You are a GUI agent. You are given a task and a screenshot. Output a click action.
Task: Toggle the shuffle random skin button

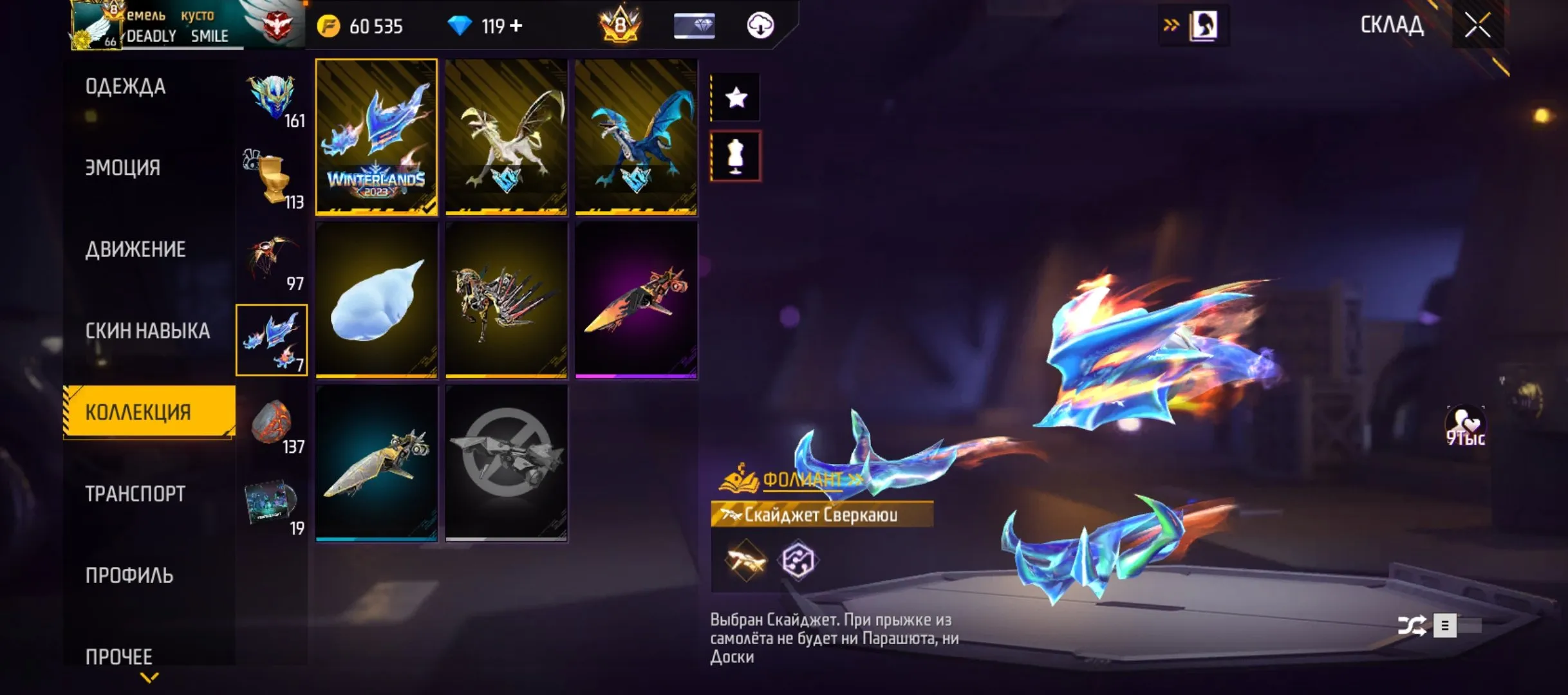pos(1412,625)
